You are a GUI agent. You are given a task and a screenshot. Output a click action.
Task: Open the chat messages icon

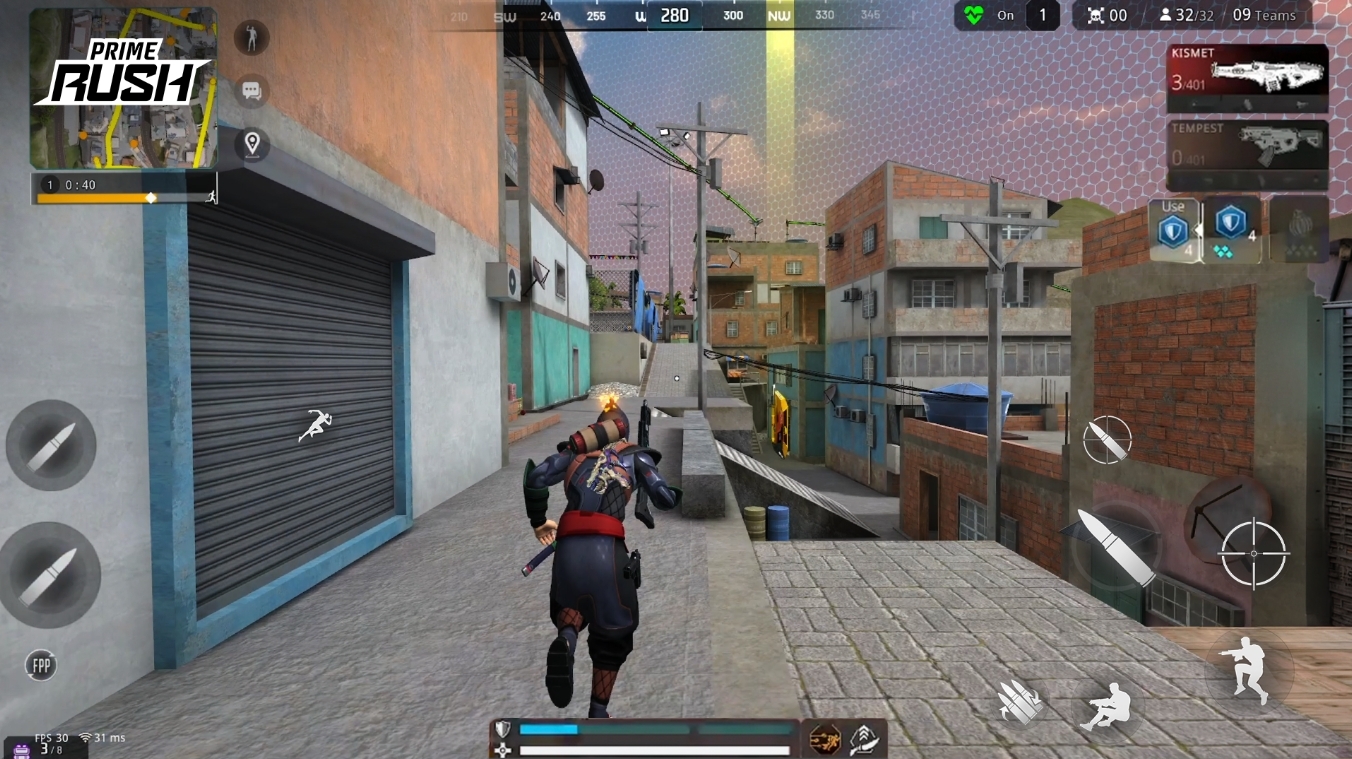(250, 90)
